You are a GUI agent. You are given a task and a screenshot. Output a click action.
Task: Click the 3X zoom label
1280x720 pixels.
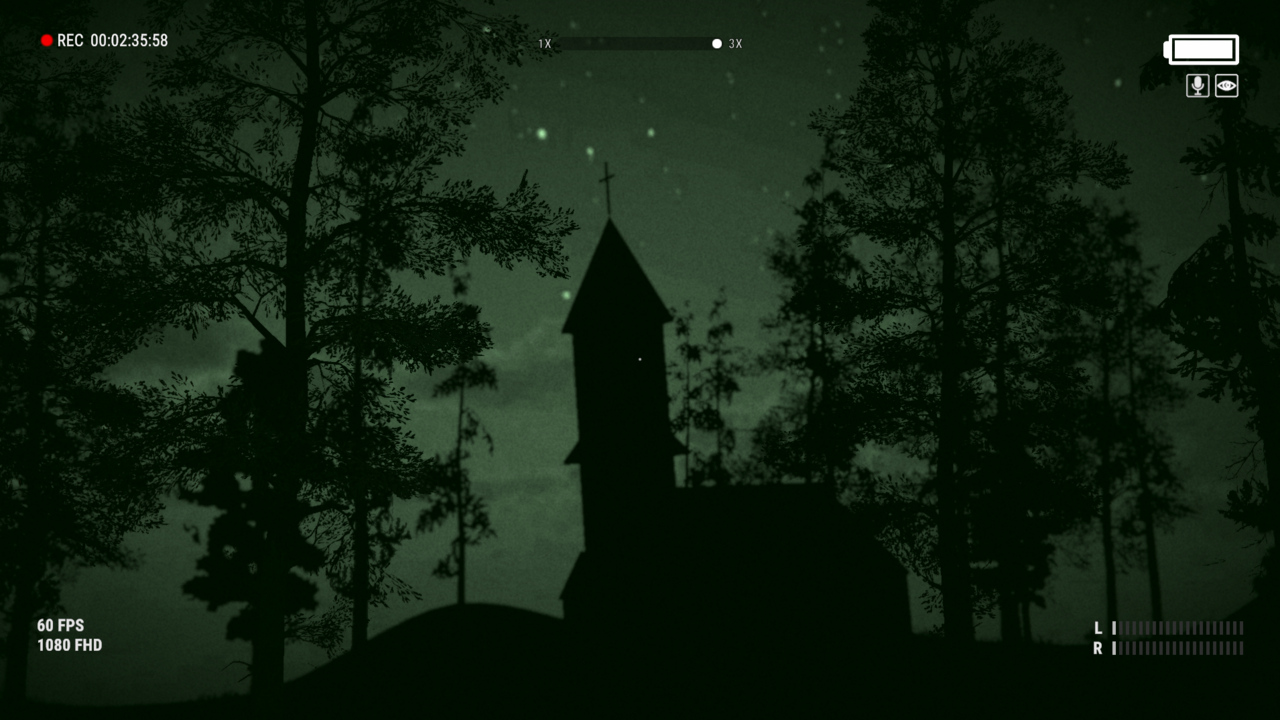[736, 43]
